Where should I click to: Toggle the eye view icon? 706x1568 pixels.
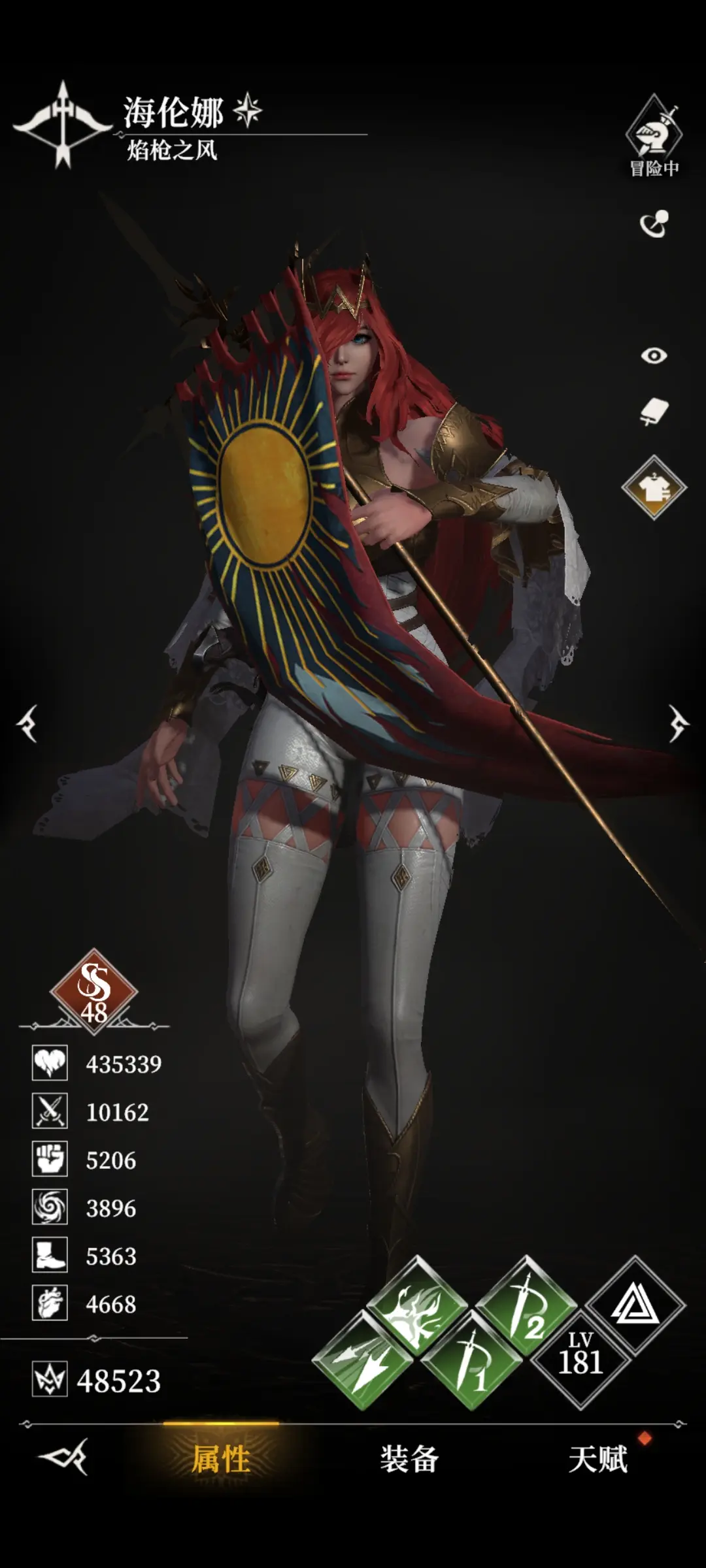click(654, 355)
